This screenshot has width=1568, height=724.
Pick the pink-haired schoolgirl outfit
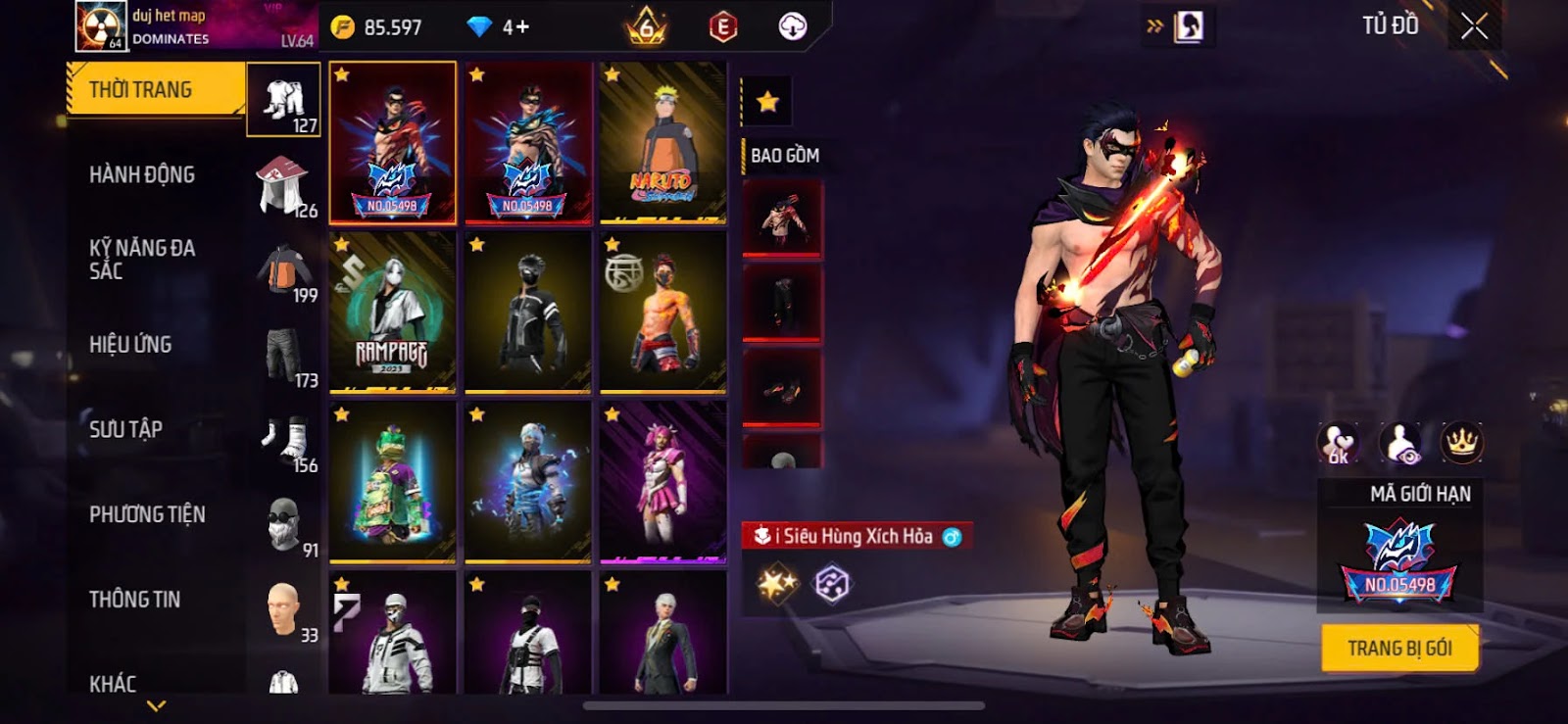coord(663,483)
